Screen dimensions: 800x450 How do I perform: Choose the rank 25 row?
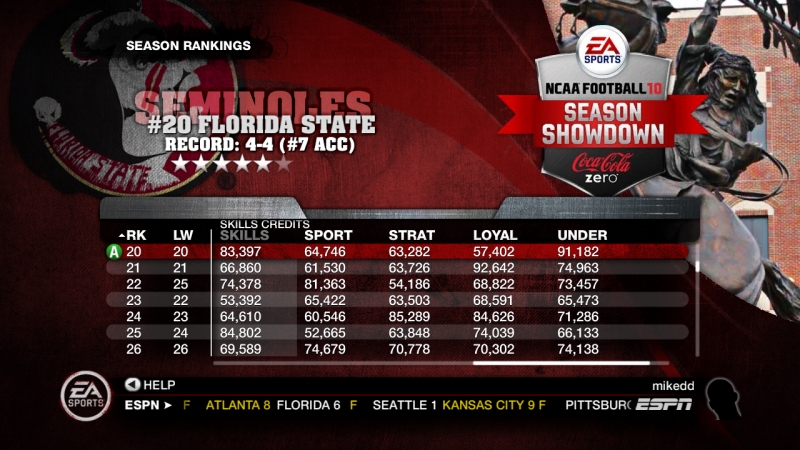(400, 331)
